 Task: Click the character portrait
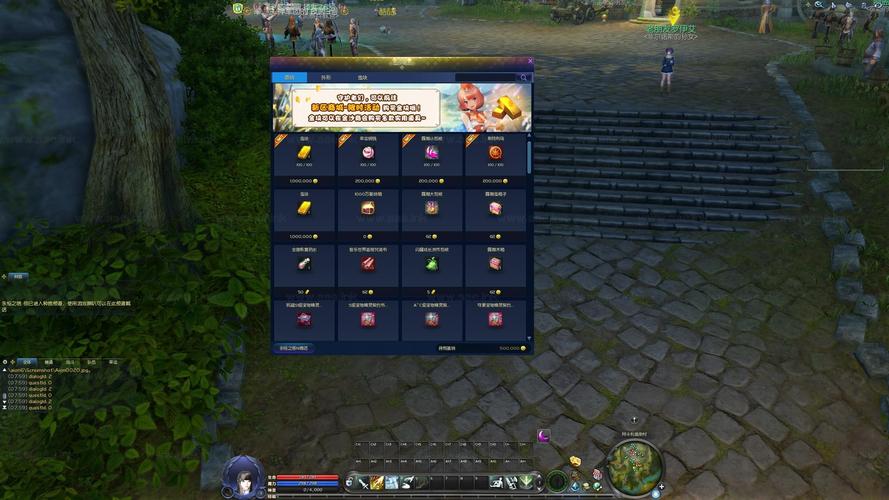point(243,476)
